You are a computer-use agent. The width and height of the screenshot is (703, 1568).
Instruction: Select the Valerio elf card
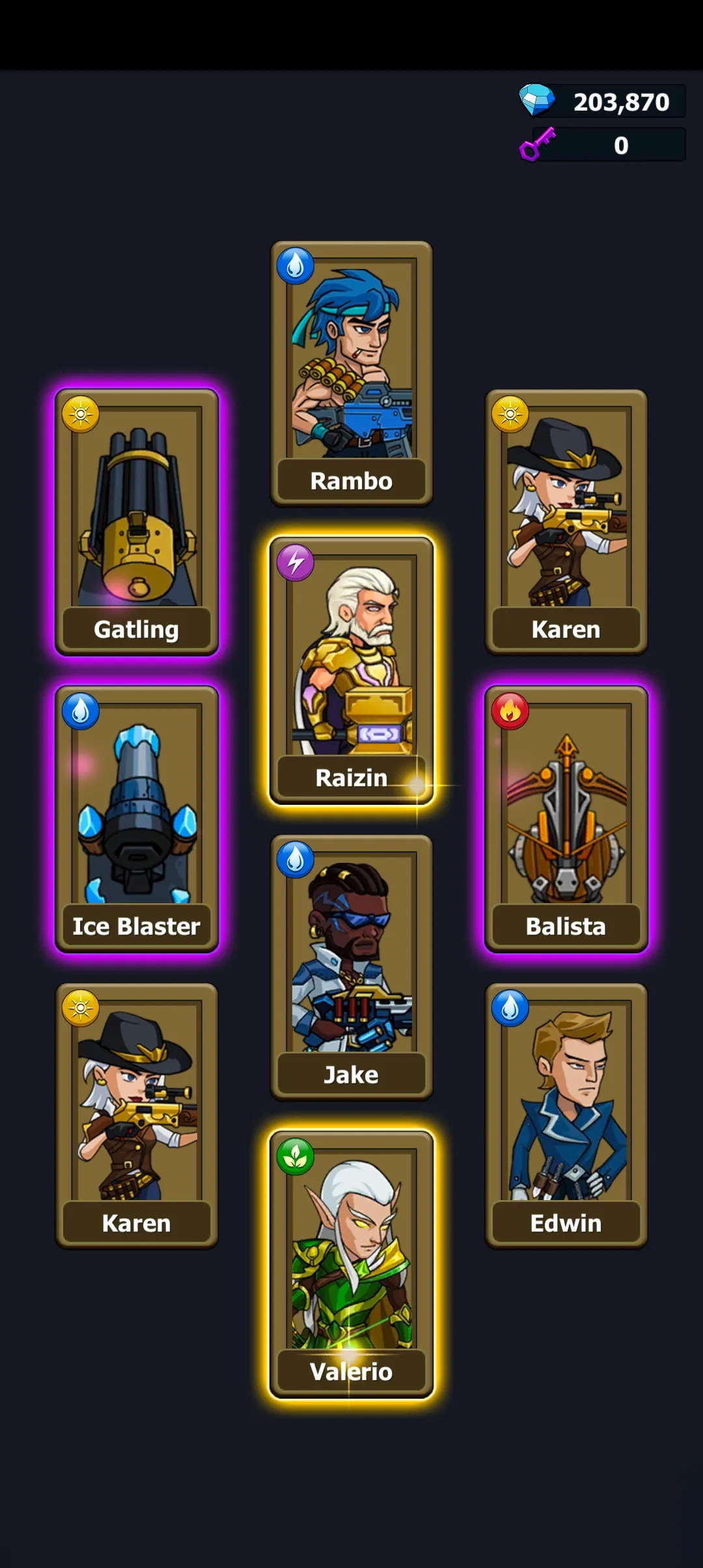(351, 1264)
